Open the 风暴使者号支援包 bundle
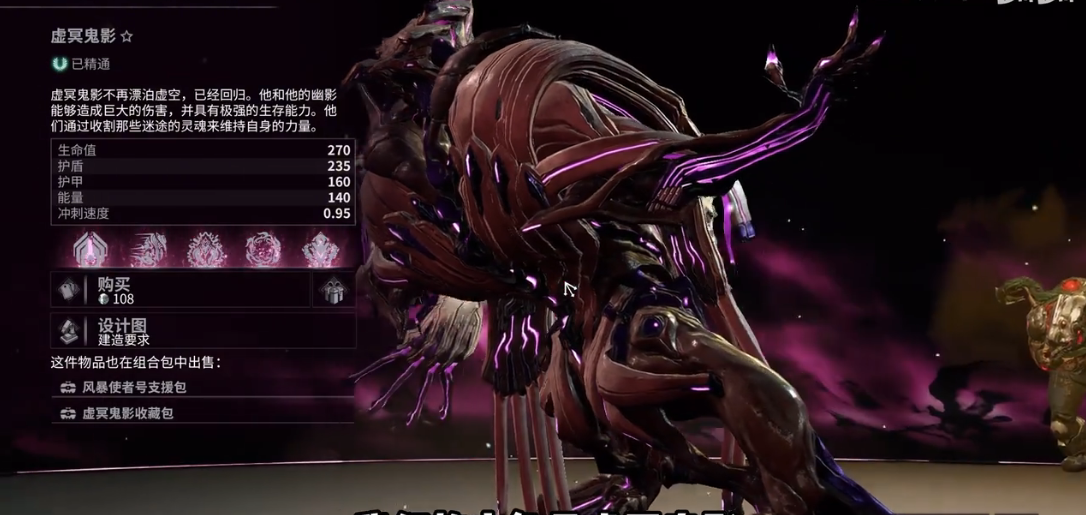The image size is (1086, 515). (135, 386)
